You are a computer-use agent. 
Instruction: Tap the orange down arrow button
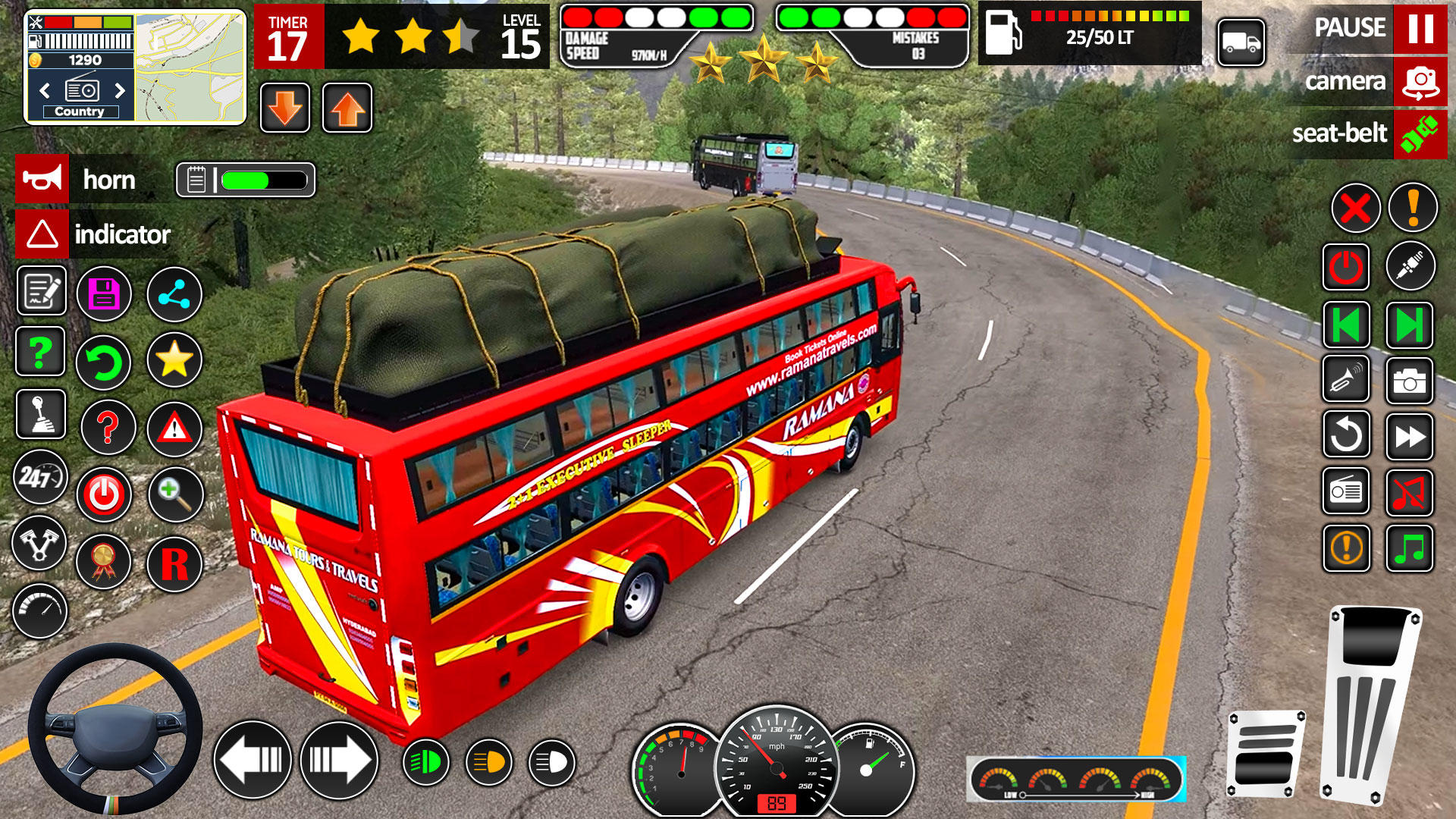(285, 108)
